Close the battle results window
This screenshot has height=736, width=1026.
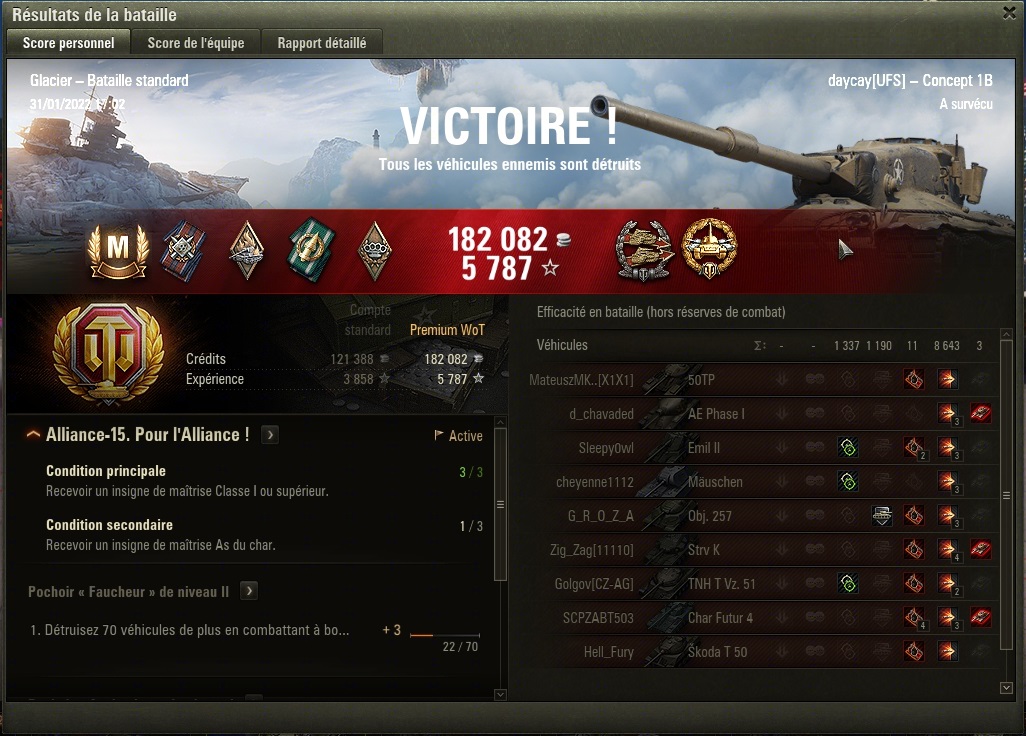(1008, 13)
